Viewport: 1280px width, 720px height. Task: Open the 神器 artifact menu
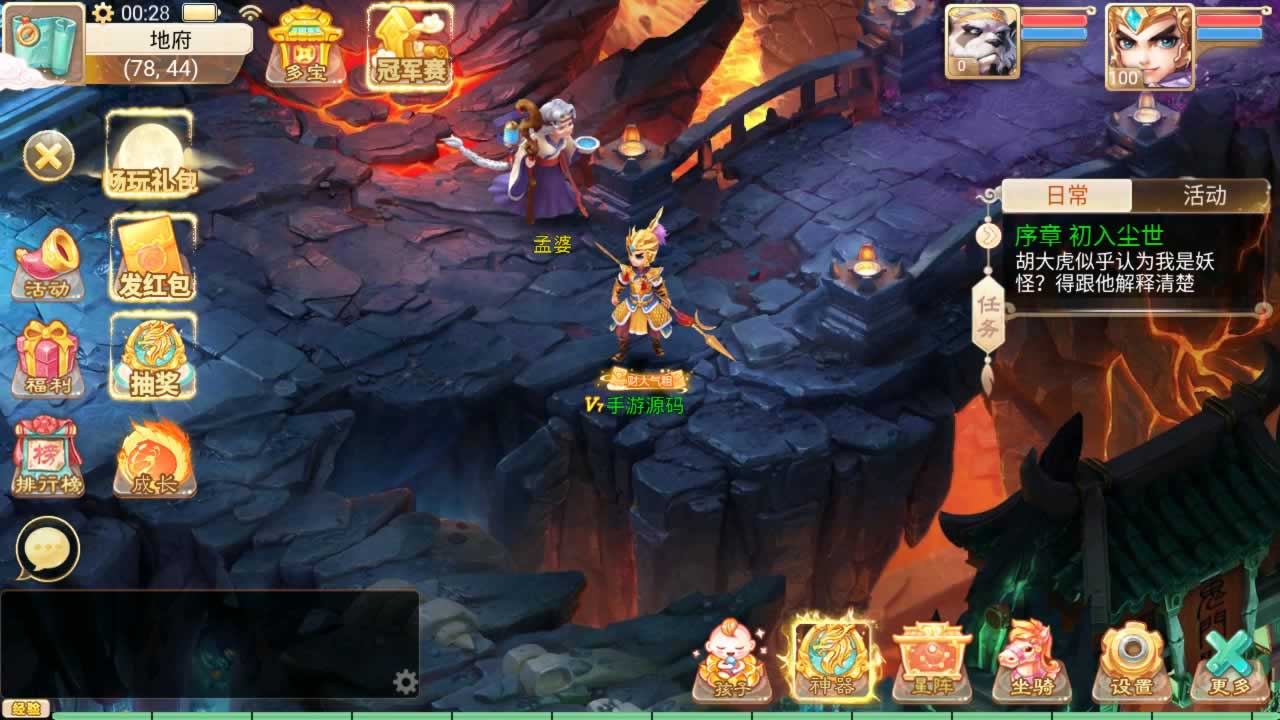coord(832,660)
